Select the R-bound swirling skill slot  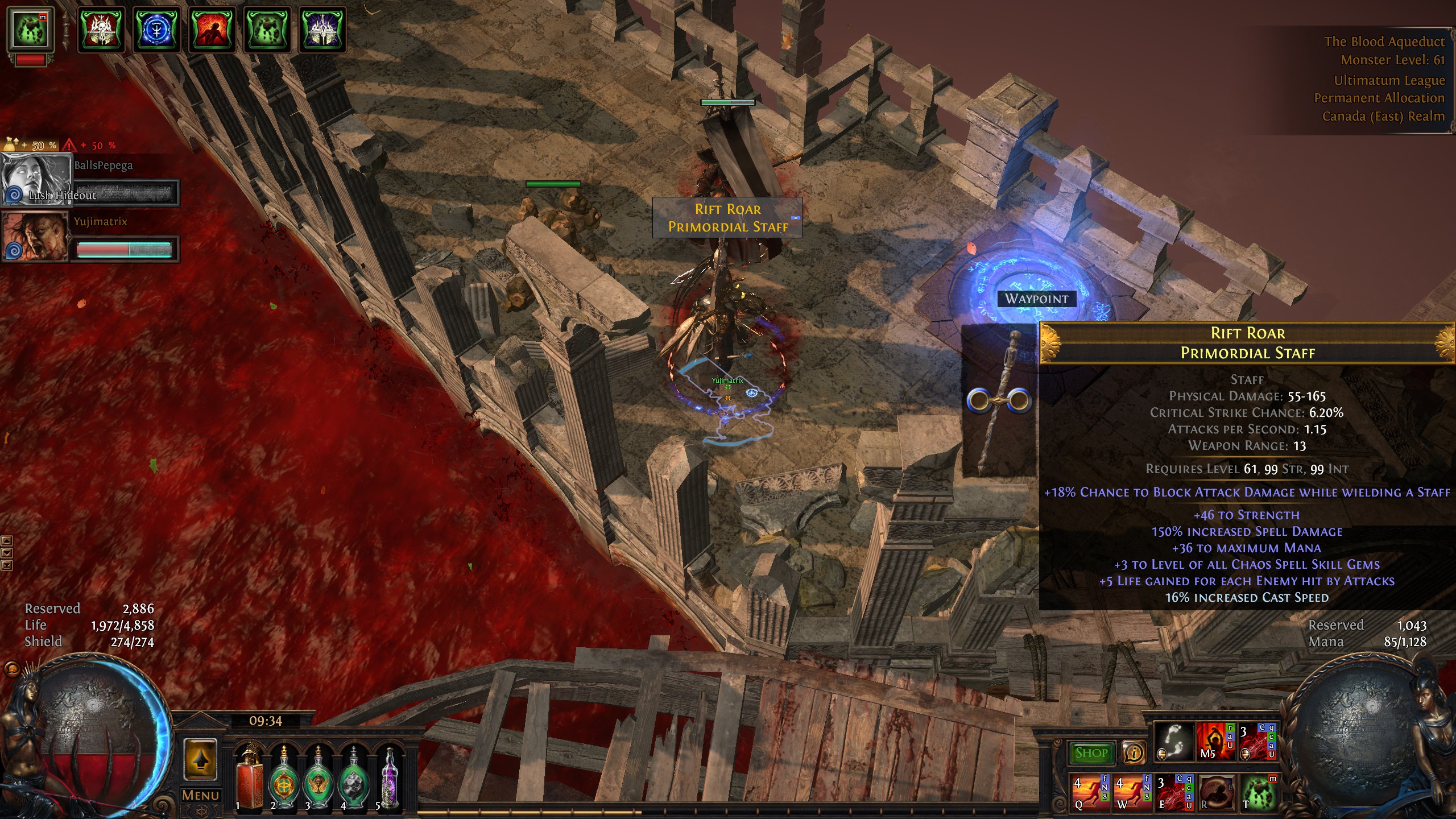pos(1217,792)
